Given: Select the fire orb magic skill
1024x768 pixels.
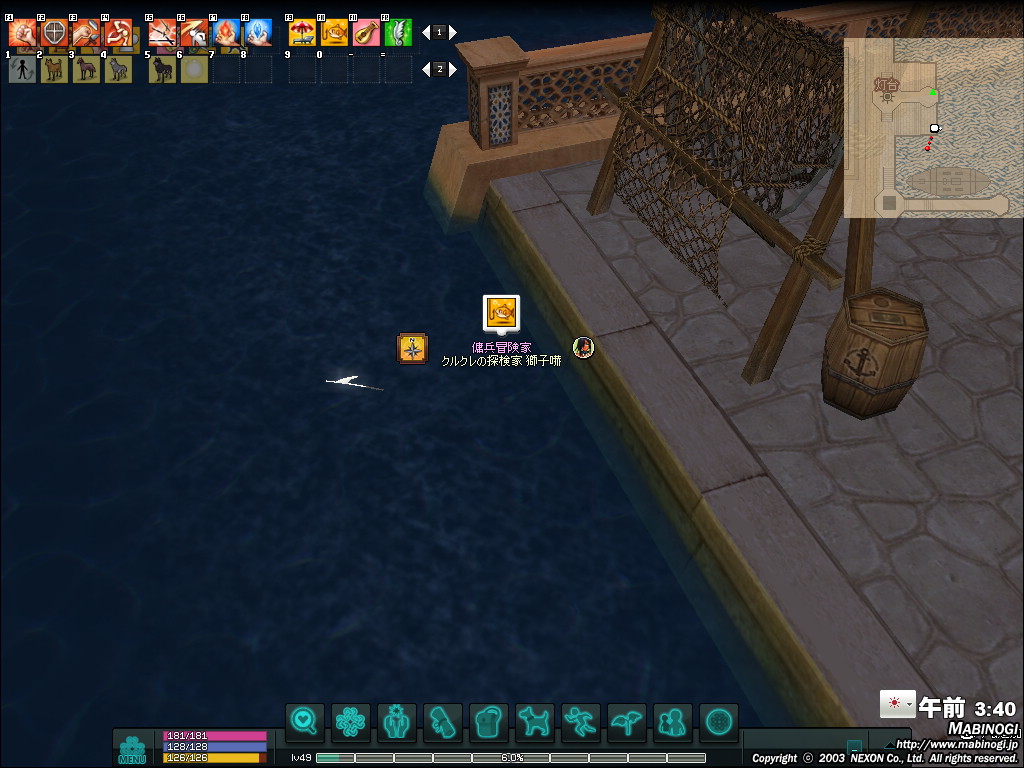Looking at the screenshot, I should [x=226, y=33].
